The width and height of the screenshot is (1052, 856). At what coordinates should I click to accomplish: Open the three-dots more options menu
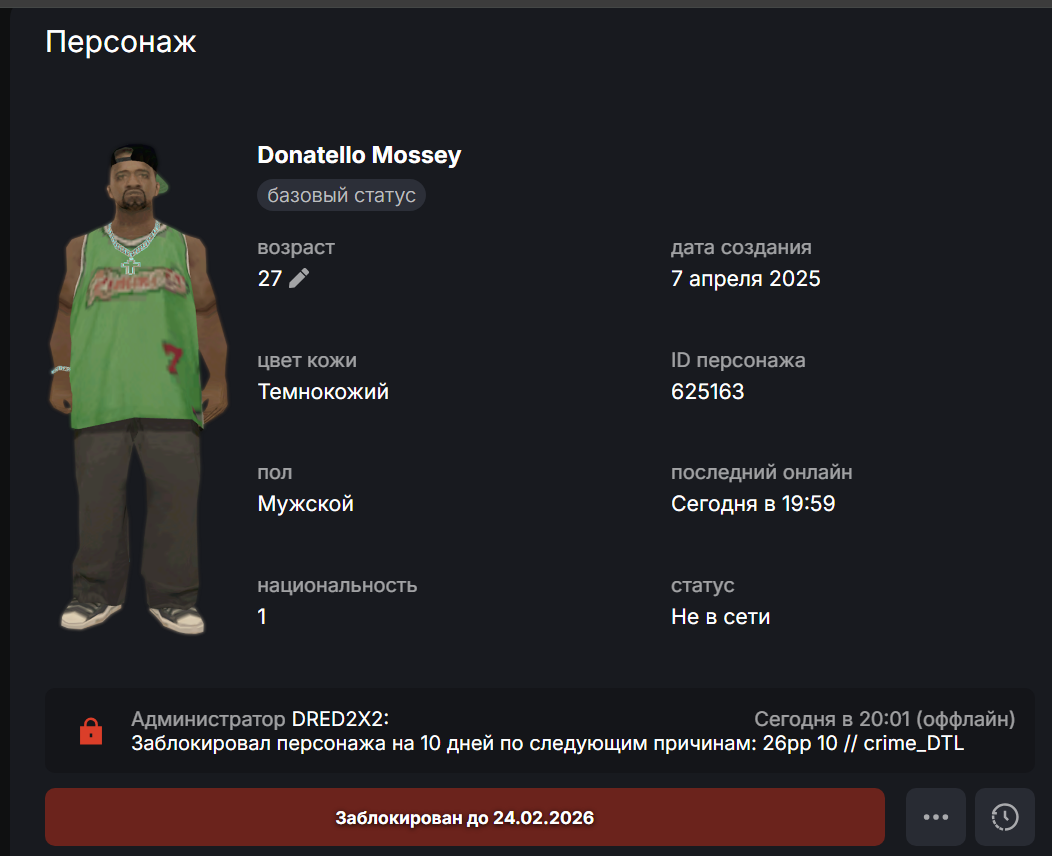tap(935, 817)
